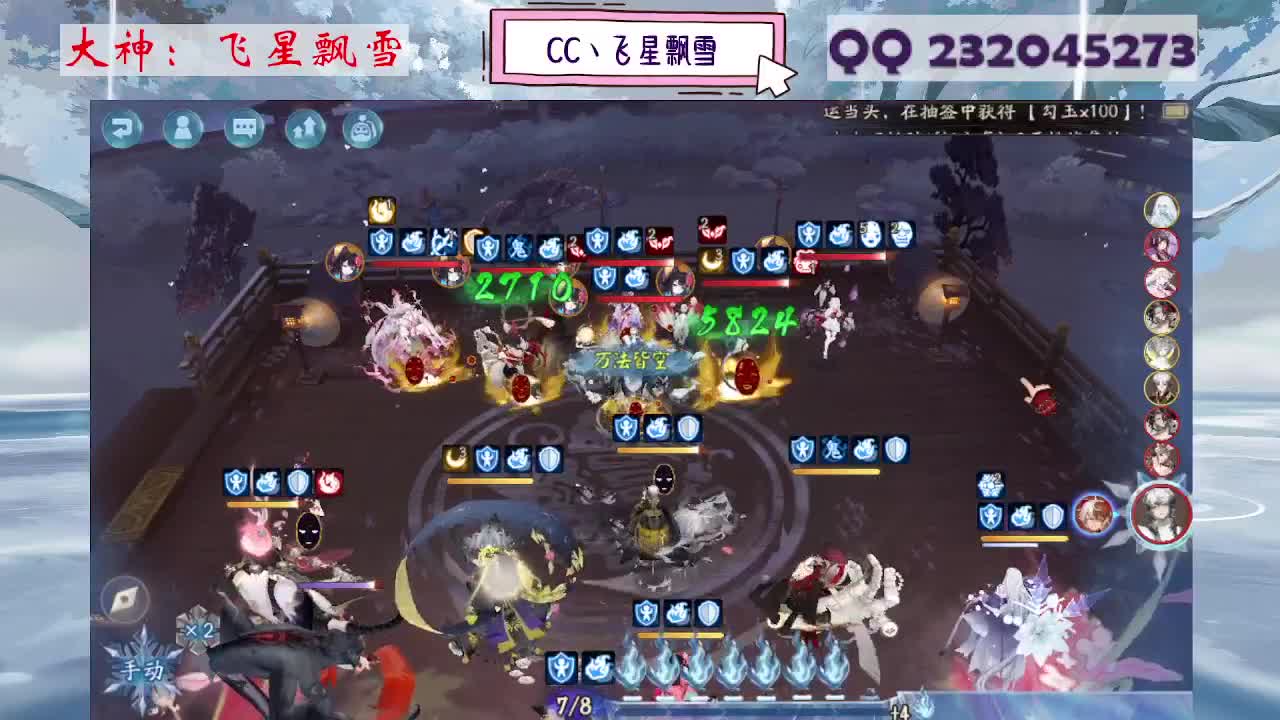This screenshot has width=1280, height=720.
Task: Click the level-up arrows icon
Action: (303, 125)
